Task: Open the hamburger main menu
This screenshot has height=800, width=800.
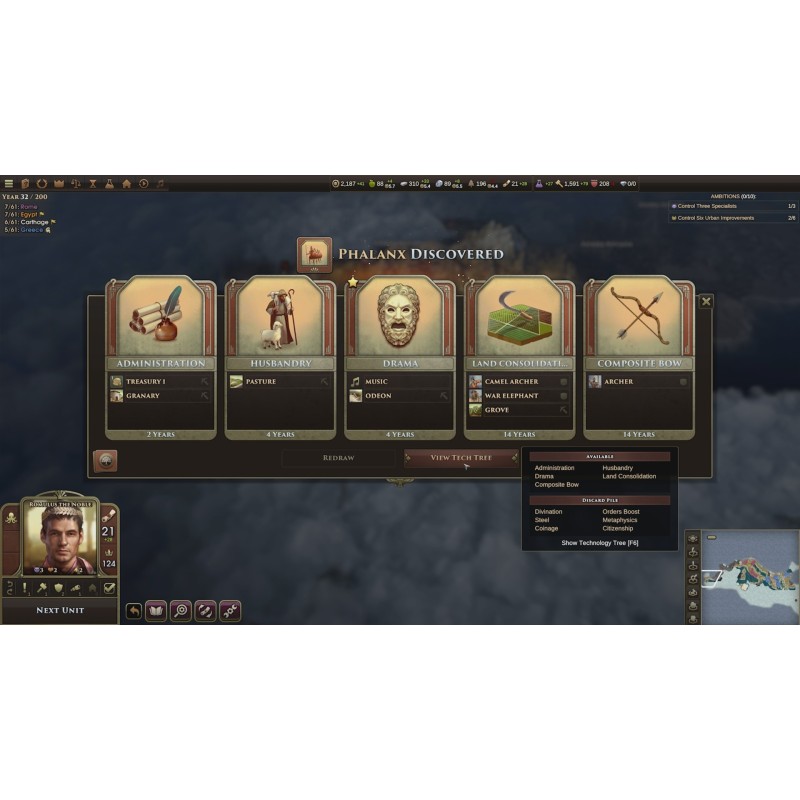Action: pyautogui.click(x=9, y=184)
